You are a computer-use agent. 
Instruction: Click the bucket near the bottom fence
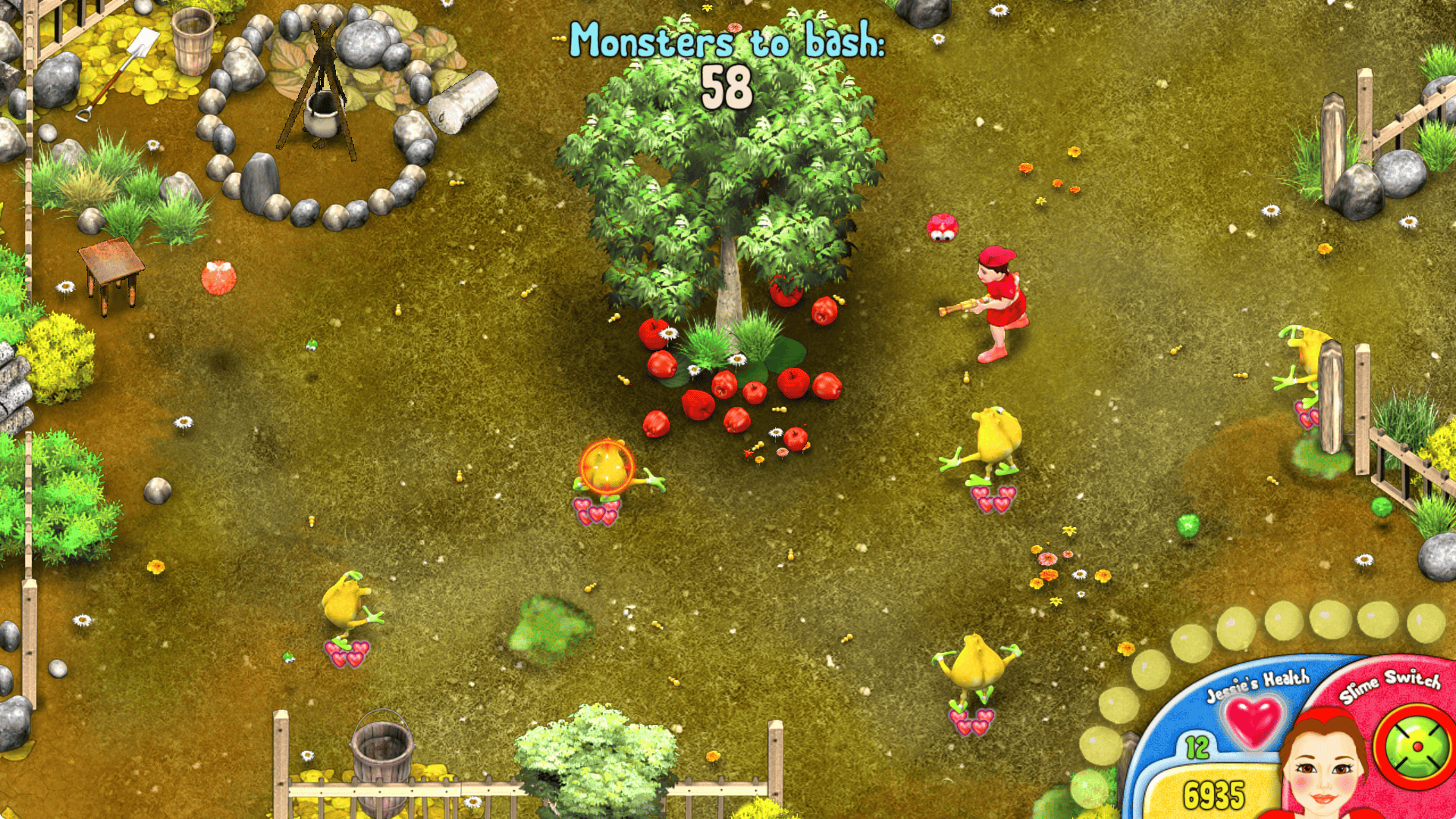pyautogui.click(x=383, y=758)
